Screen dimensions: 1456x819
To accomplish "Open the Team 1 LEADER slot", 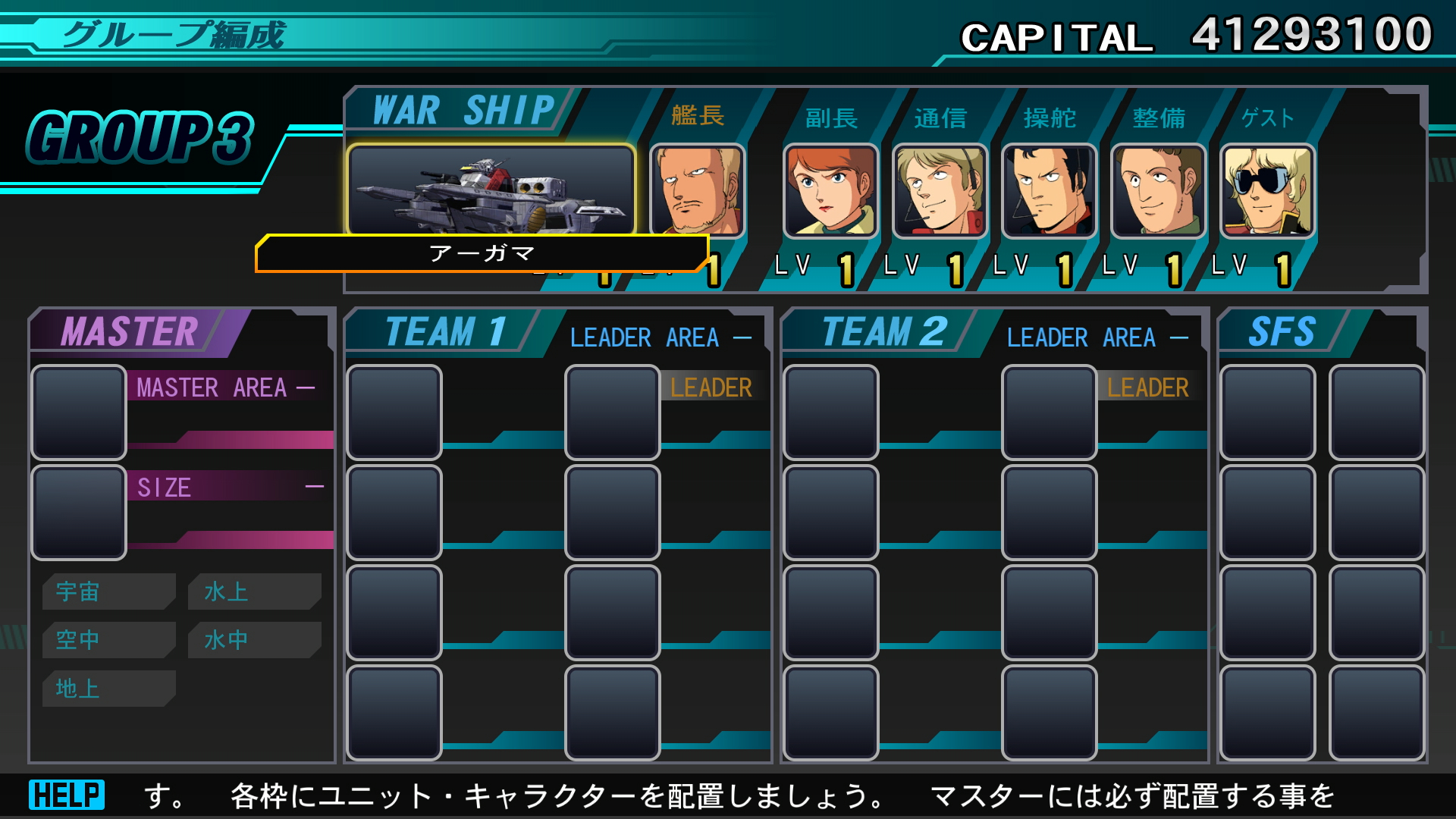I will point(613,413).
